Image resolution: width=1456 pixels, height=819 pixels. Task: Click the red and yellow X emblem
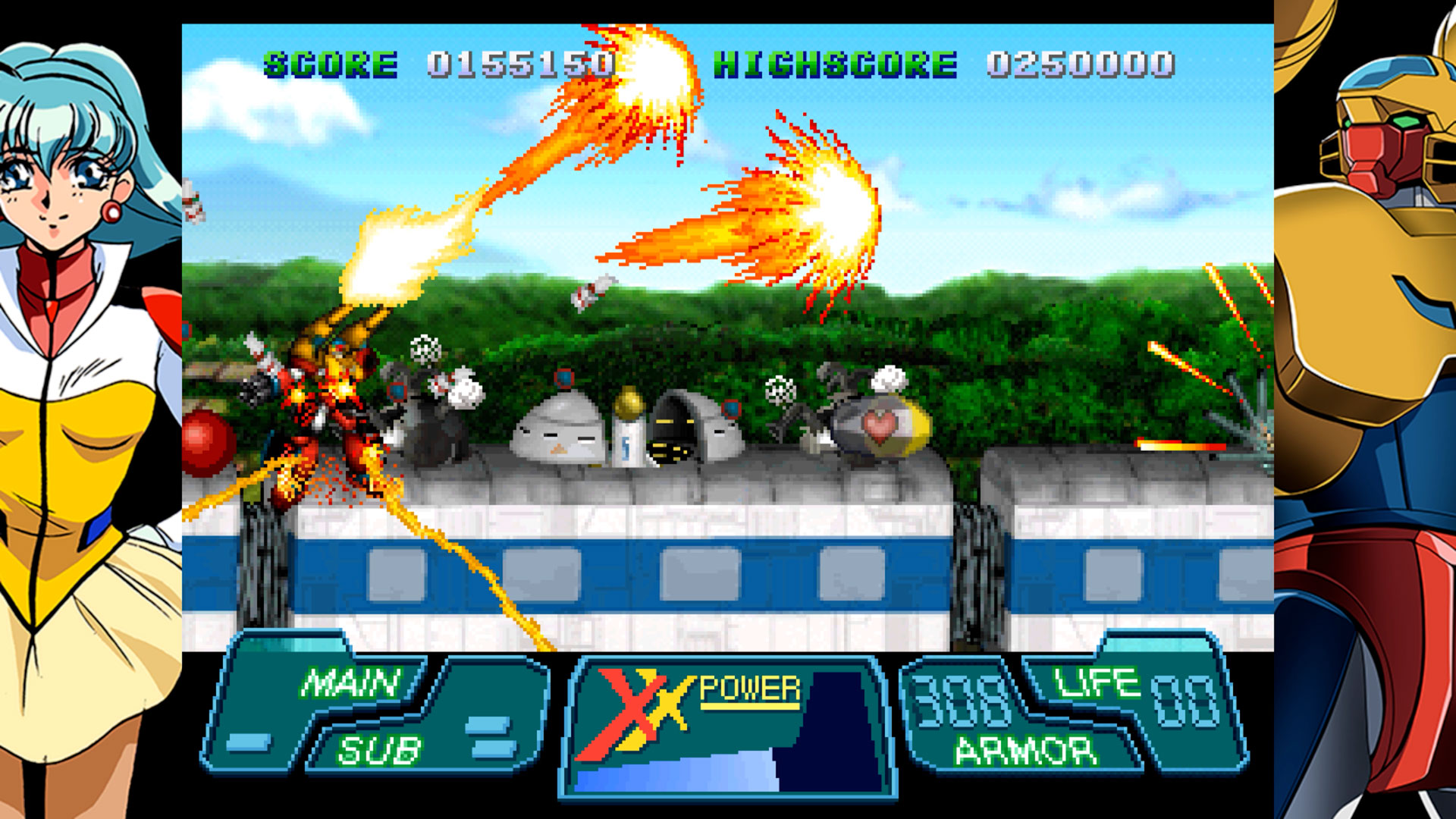(x=635, y=713)
